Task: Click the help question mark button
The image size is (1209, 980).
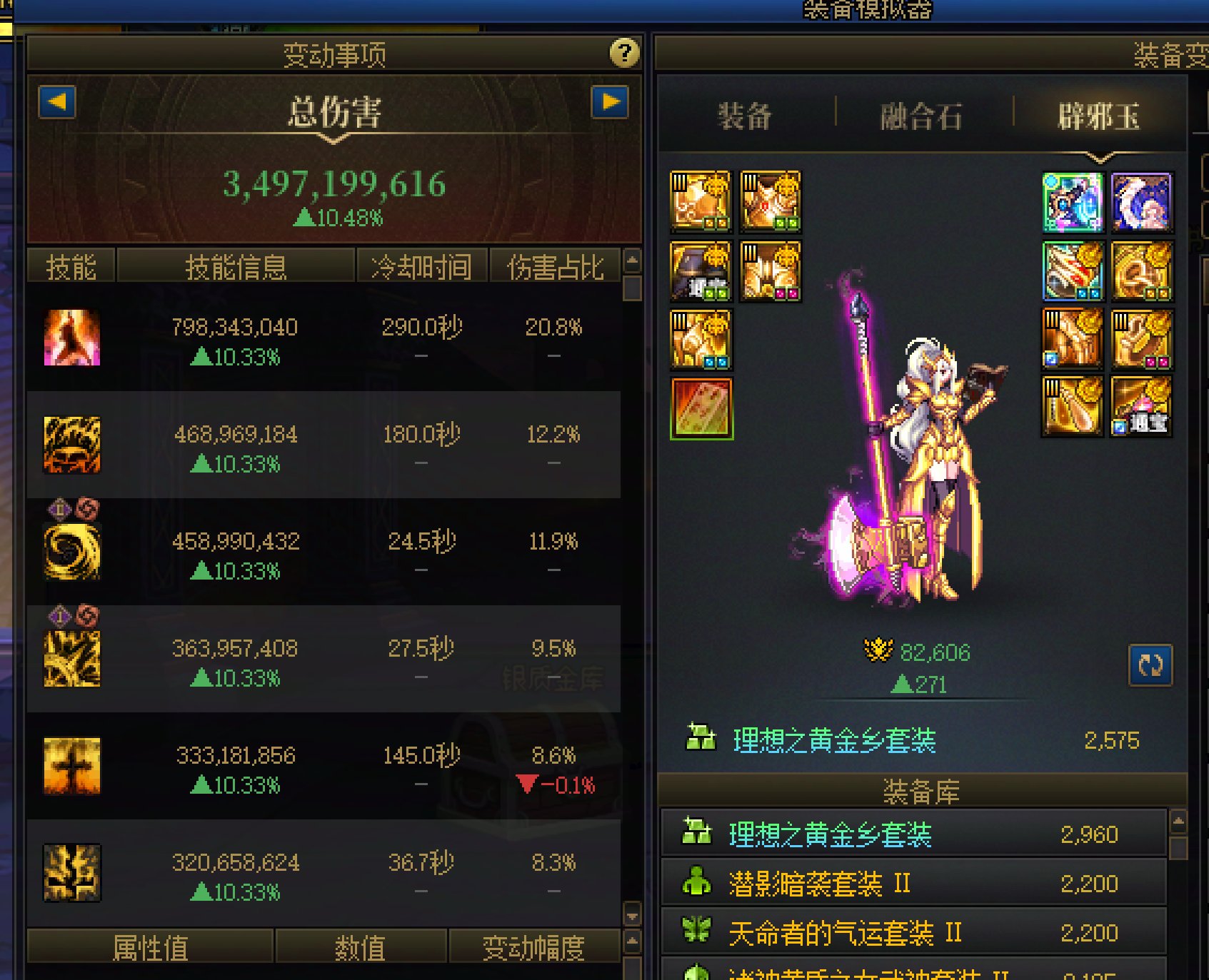Action: tap(623, 54)
